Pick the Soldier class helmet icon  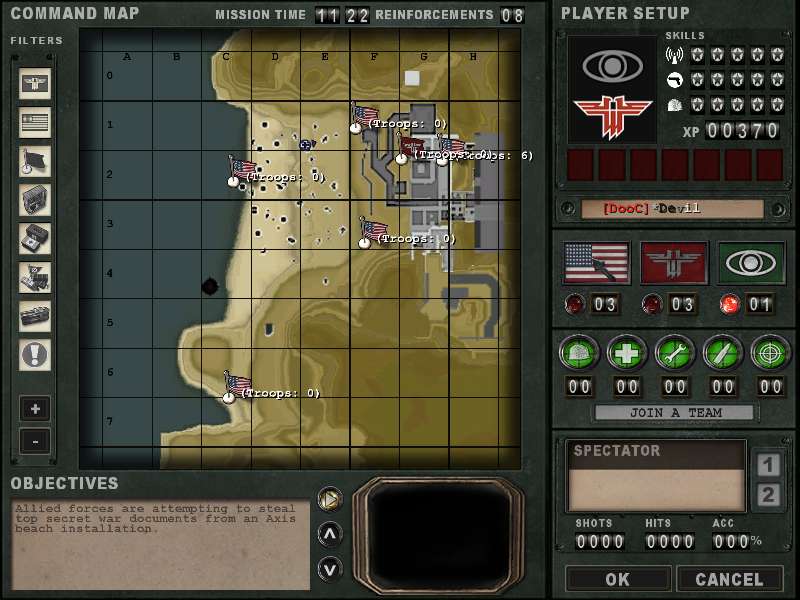pos(579,352)
